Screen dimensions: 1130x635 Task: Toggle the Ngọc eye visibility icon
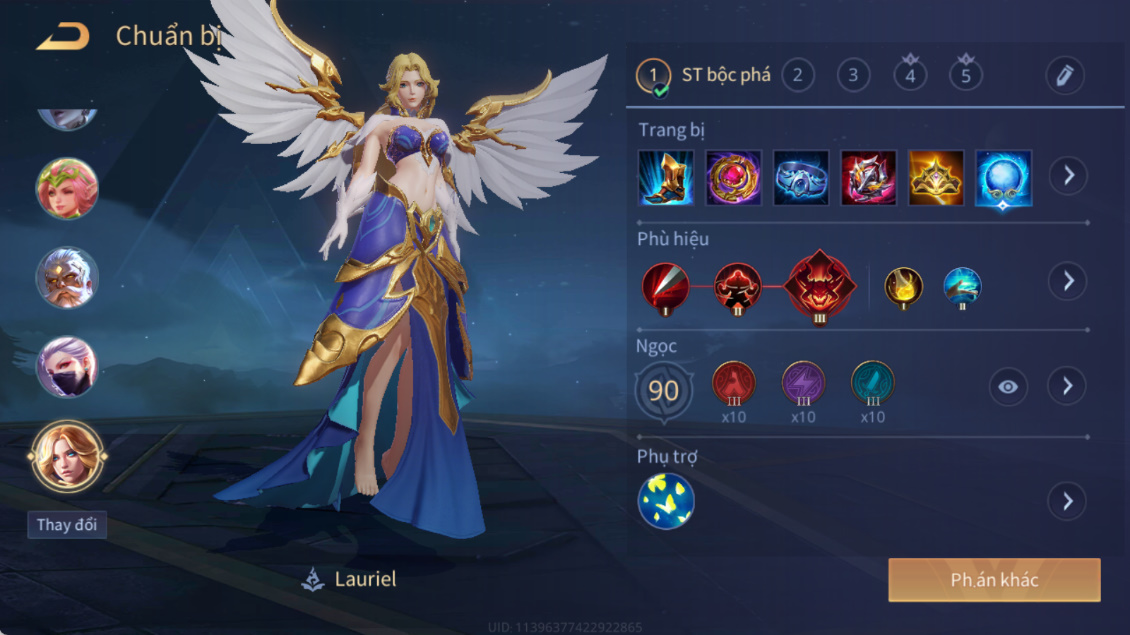click(1008, 387)
